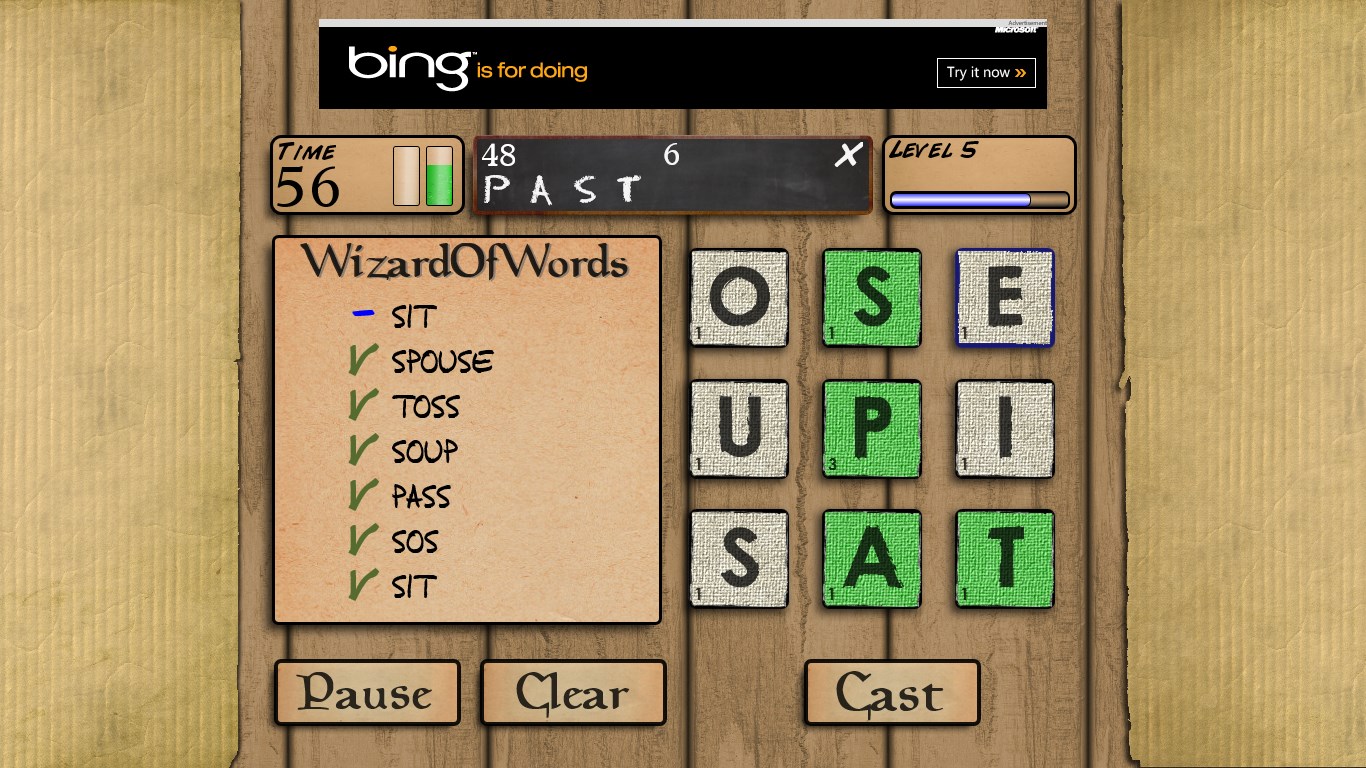The image size is (1366, 768).
Task: Choose the white unselected S tile
Action: (739, 560)
